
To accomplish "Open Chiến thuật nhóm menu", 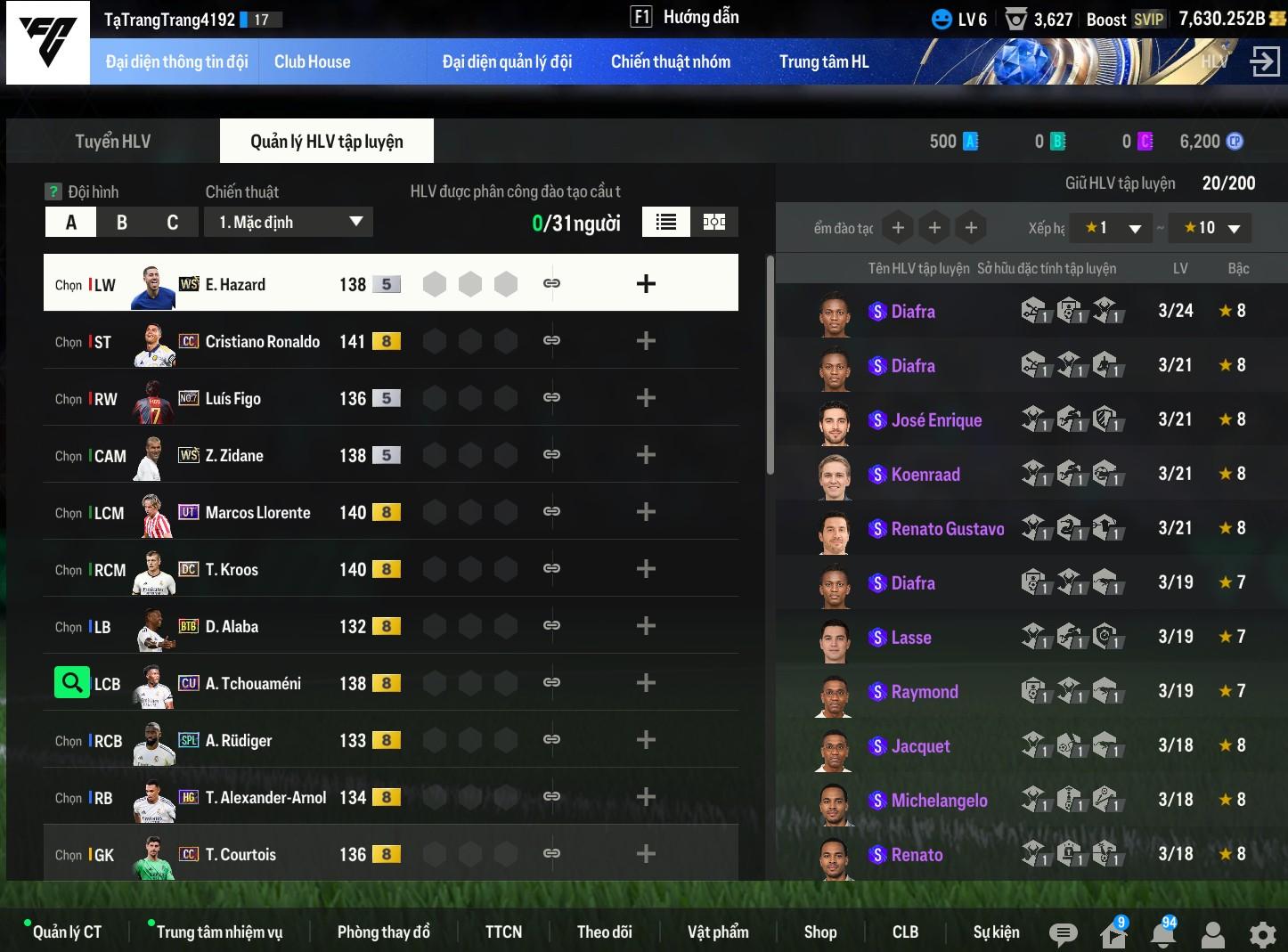I will pos(670,61).
